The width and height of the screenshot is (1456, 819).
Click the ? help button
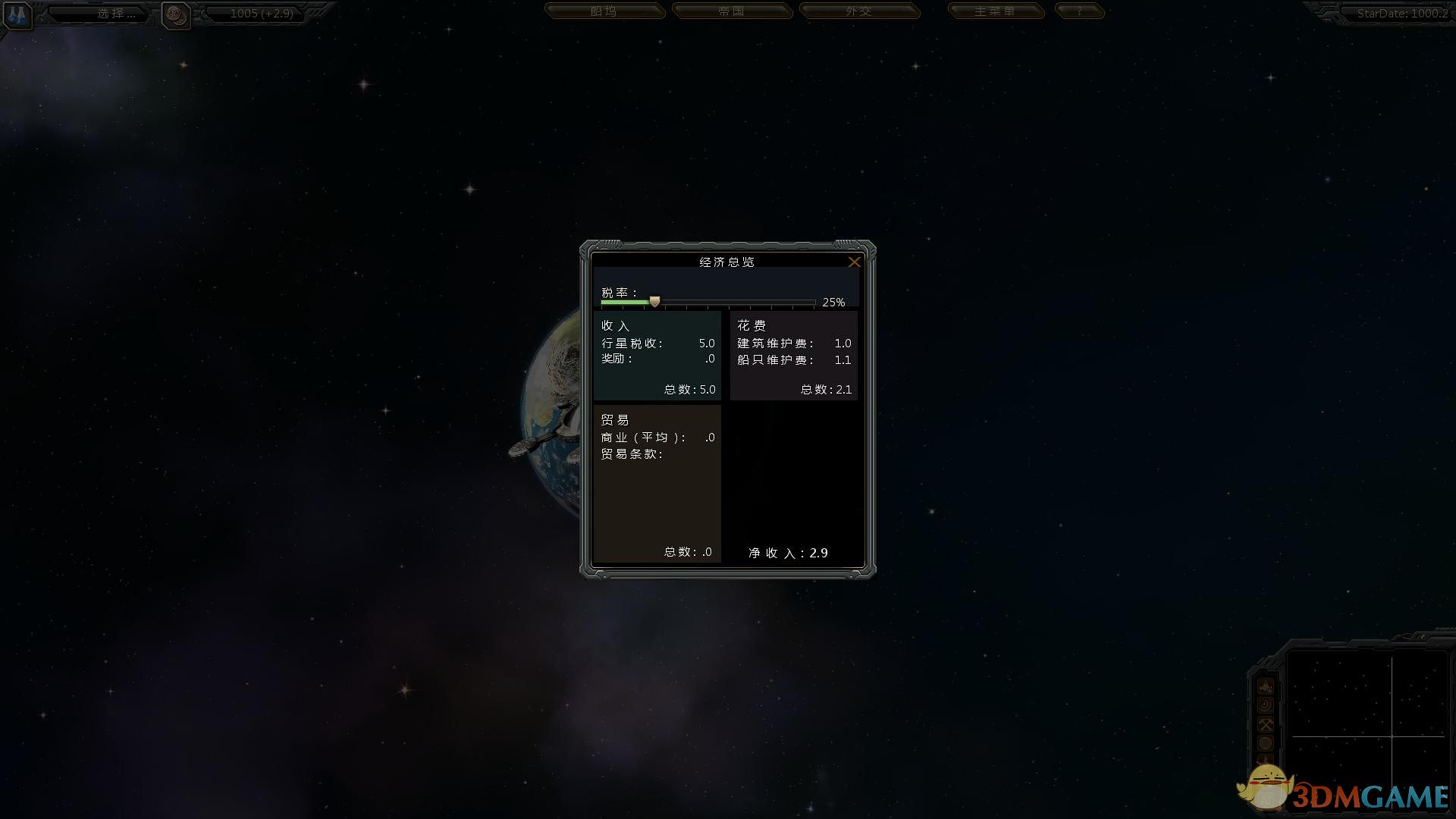pos(1080,11)
